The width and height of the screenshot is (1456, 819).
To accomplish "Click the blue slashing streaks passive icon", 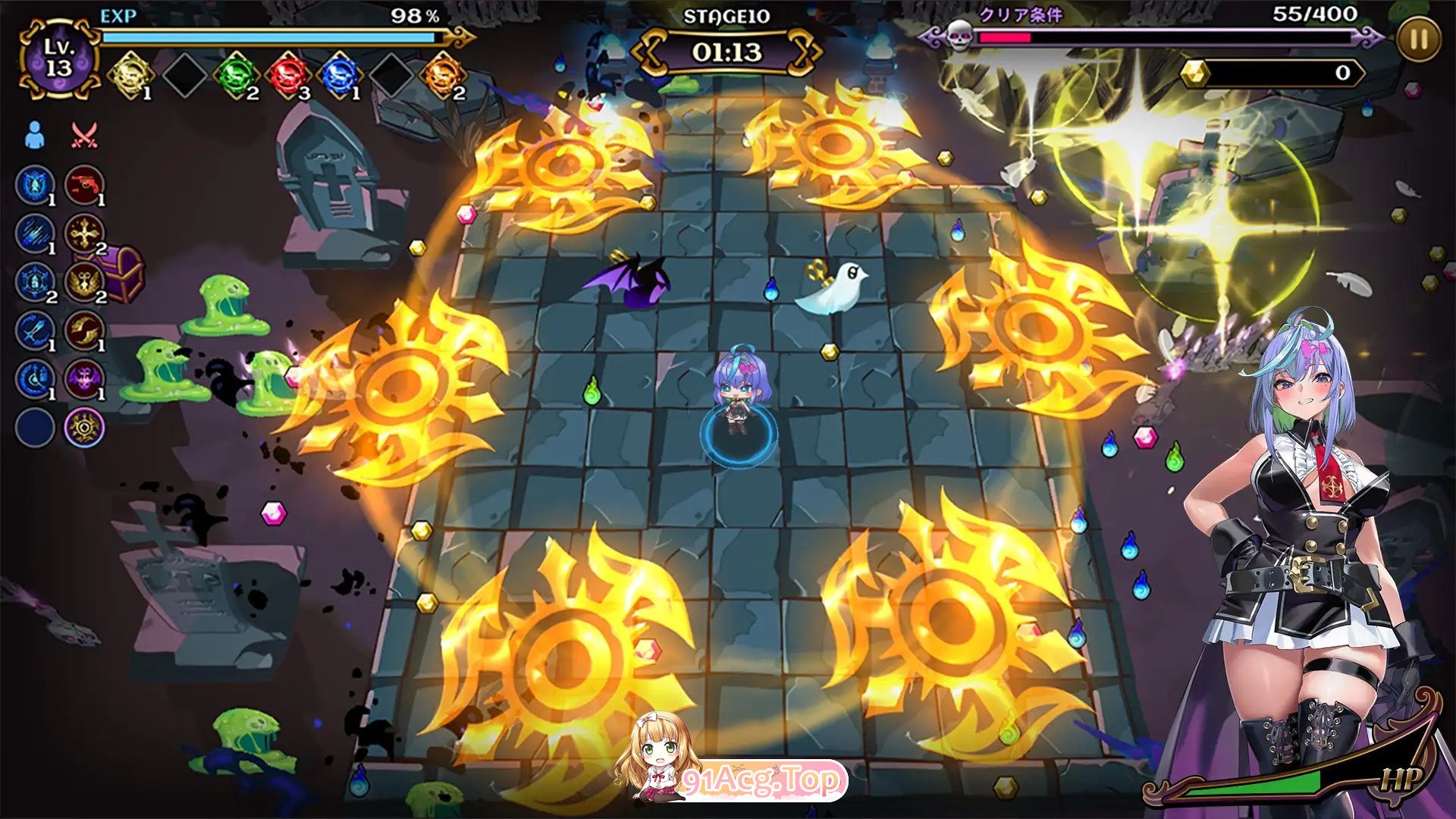I will (35, 233).
